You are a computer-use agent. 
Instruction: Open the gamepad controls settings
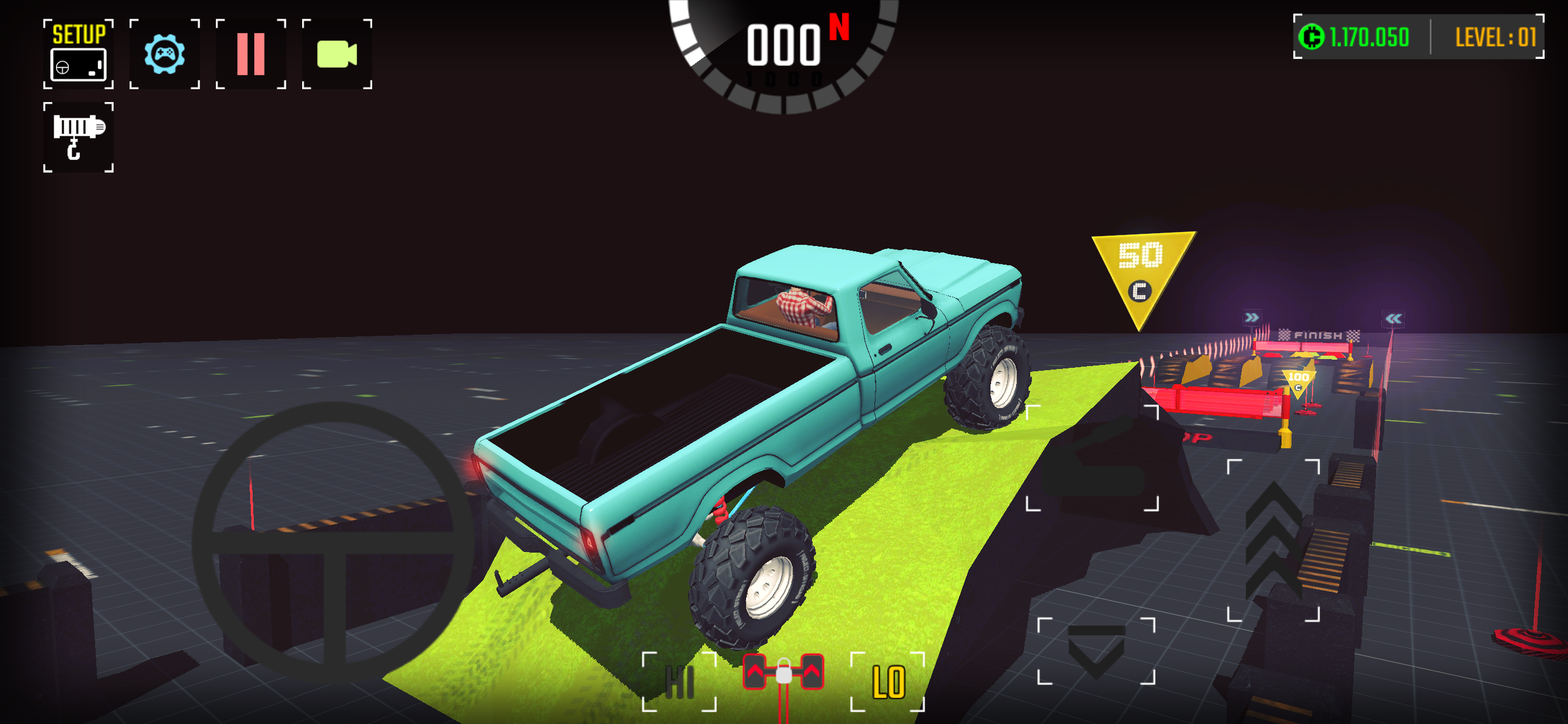point(164,54)
